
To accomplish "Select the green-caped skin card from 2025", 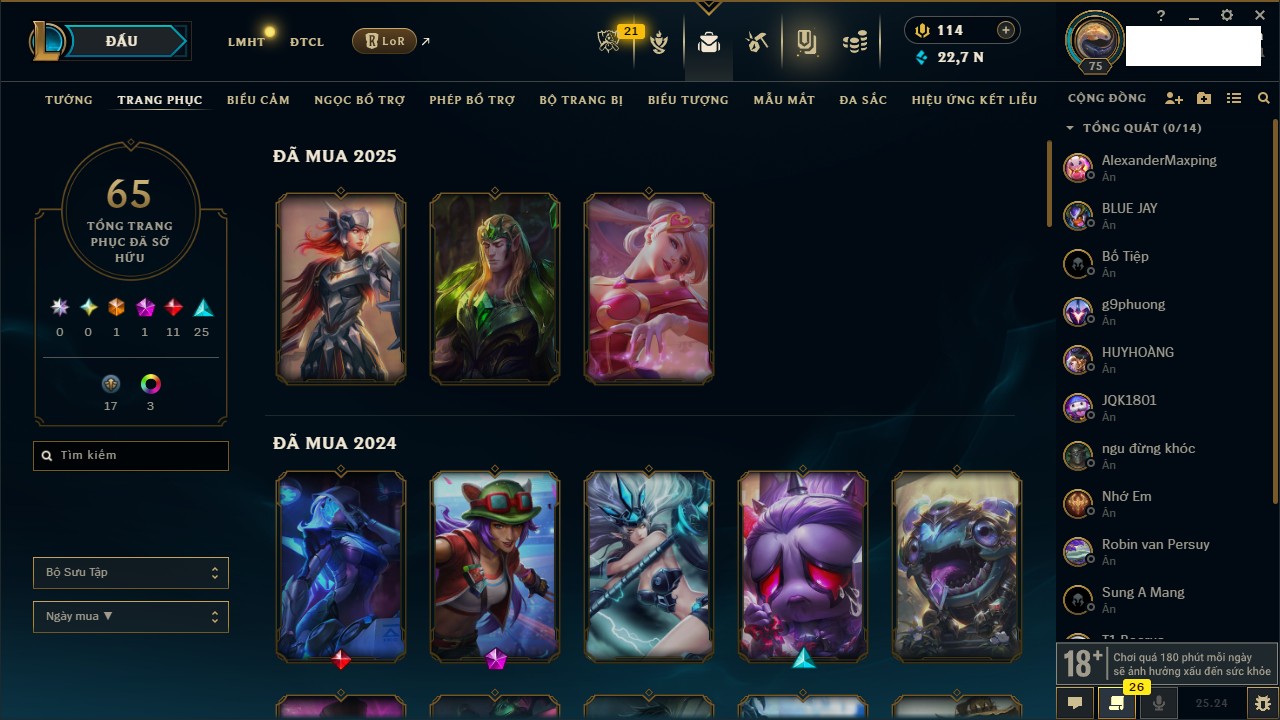I will [495, 289].
